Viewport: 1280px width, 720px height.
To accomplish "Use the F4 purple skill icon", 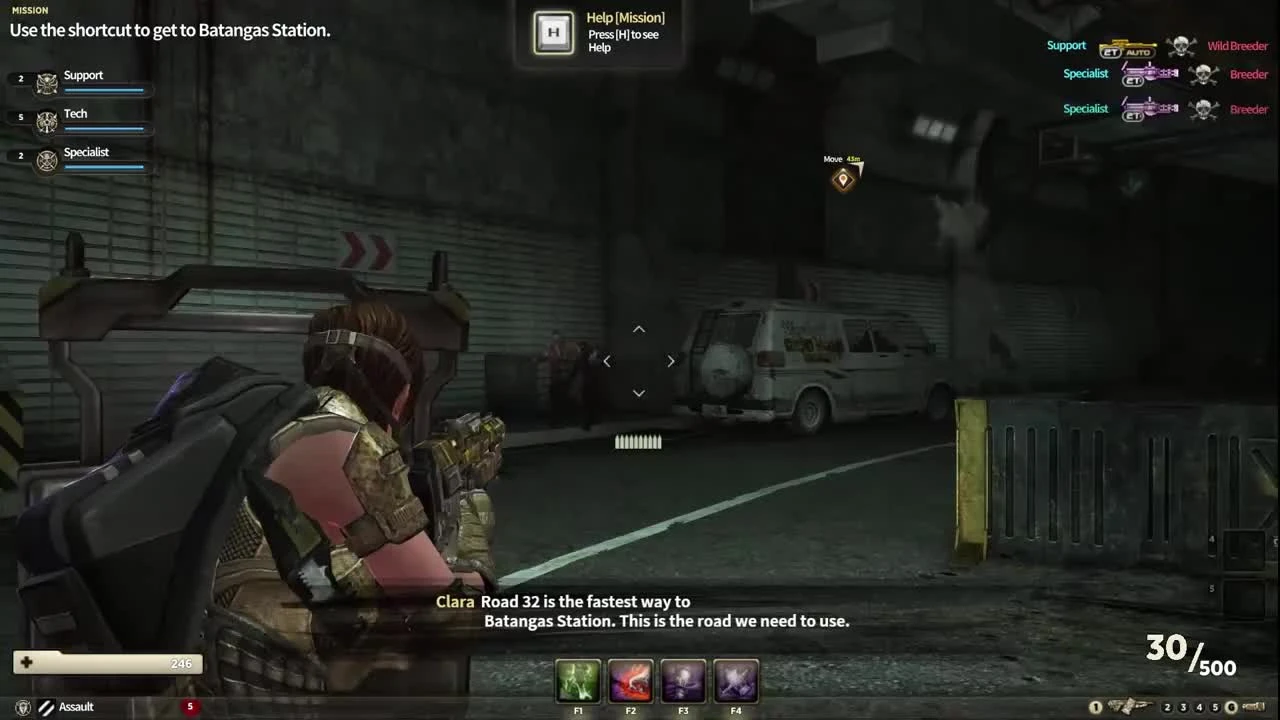I will (x=736, y=681).
